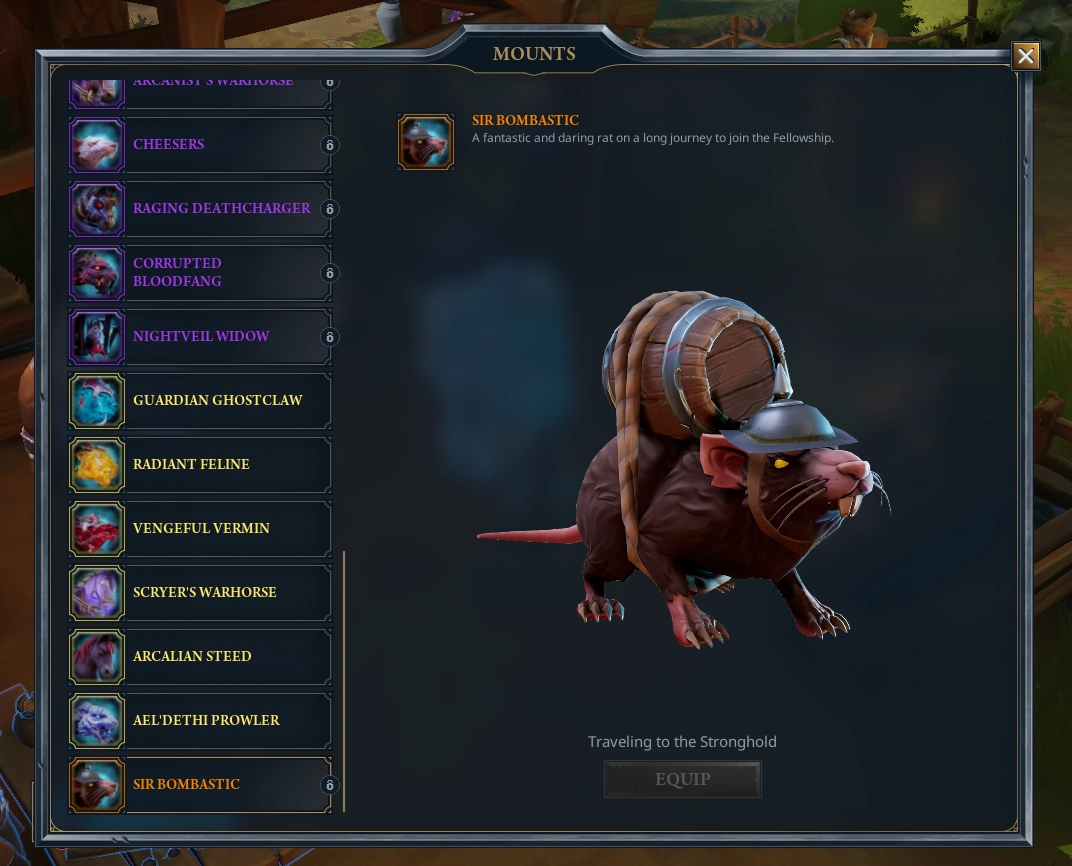Image resolution: width=1072 pixels, height=866 pixels.
Task: Click the mount list scrollbar
Action: click(x=344, y=680)
